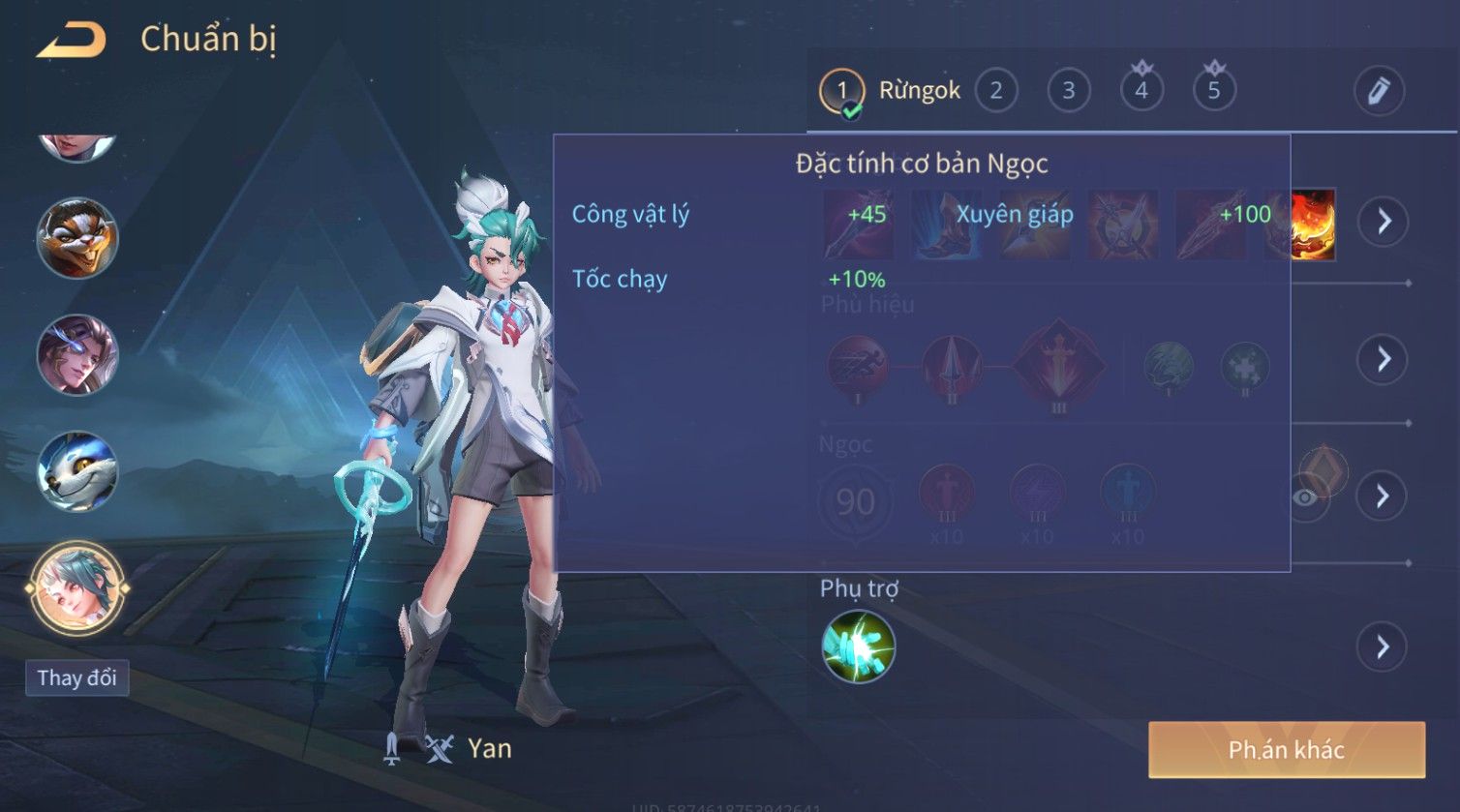
Task: Open Phụ trợ spell selection arrow
Action: pos(1384,647)
